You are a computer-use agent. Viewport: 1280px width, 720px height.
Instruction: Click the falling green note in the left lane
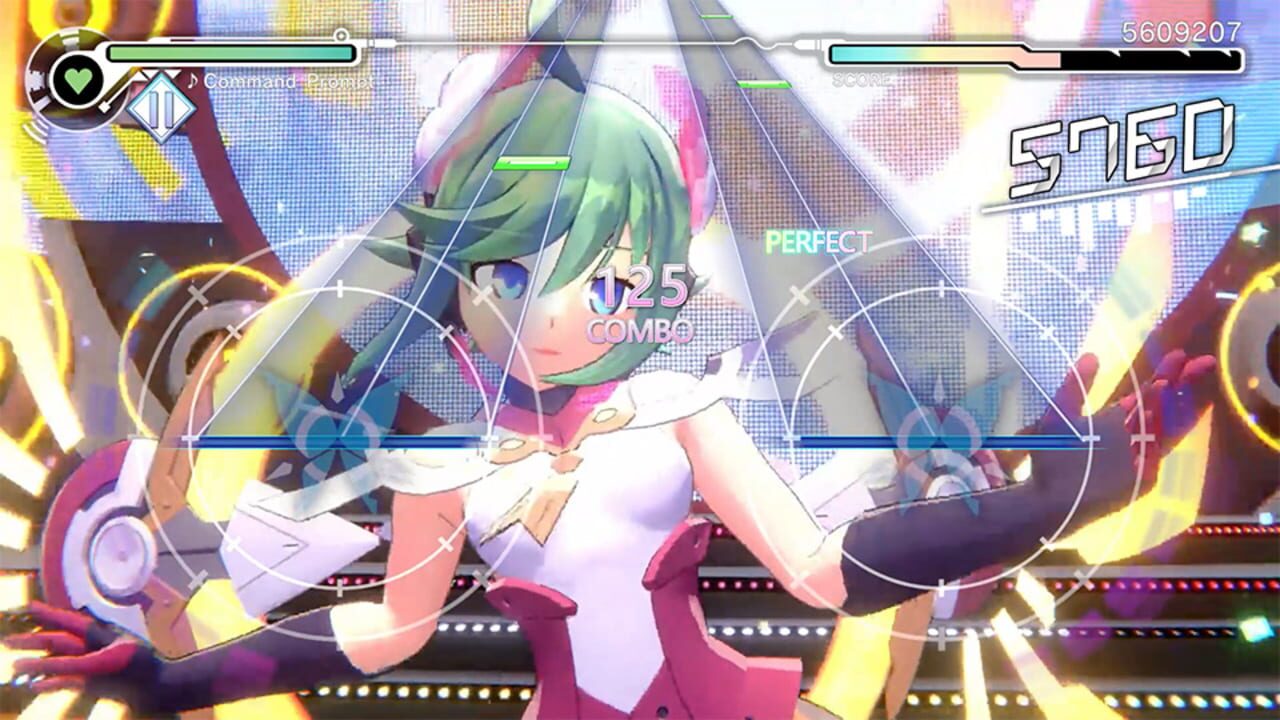(x=531, y=163)
